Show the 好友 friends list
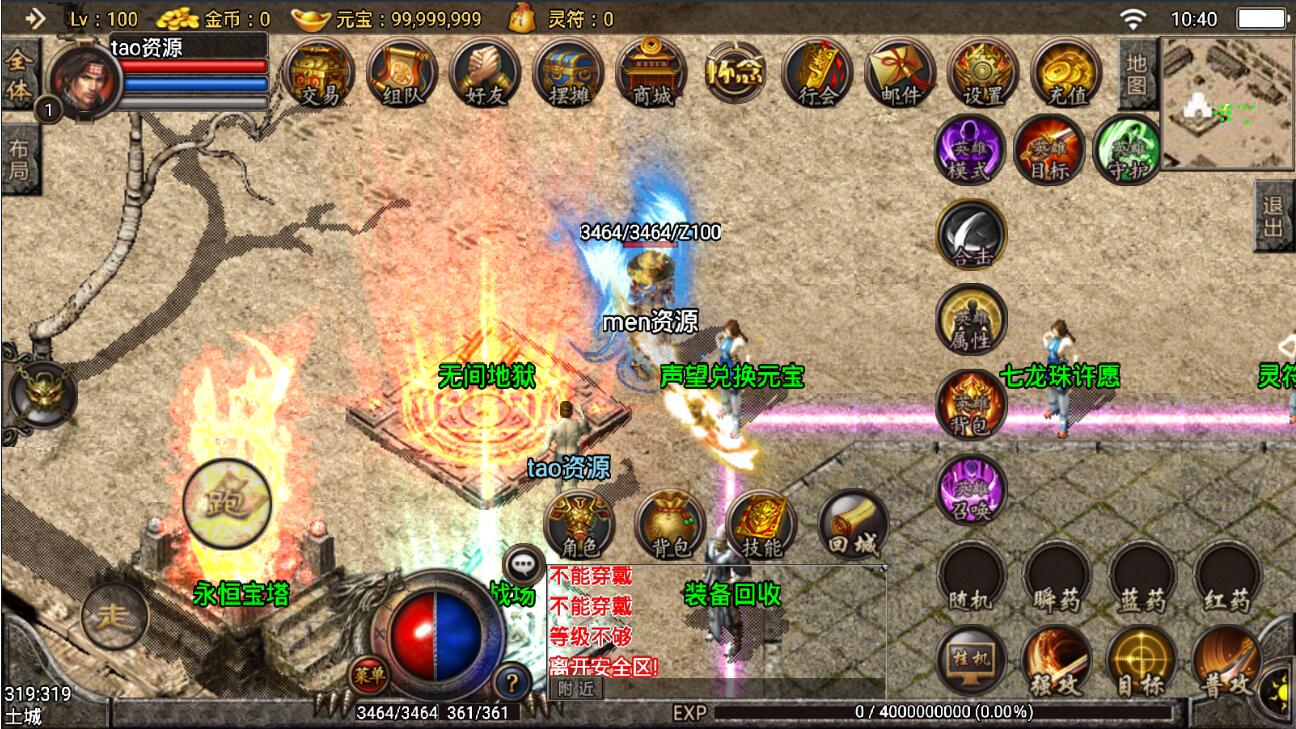 pos(485,72)
